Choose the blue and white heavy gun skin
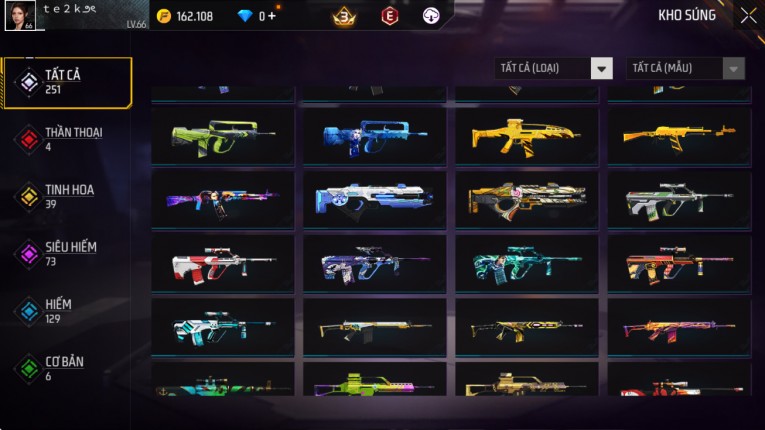The width and height of the screenshot is (765, 430). [x=374, y=200]
